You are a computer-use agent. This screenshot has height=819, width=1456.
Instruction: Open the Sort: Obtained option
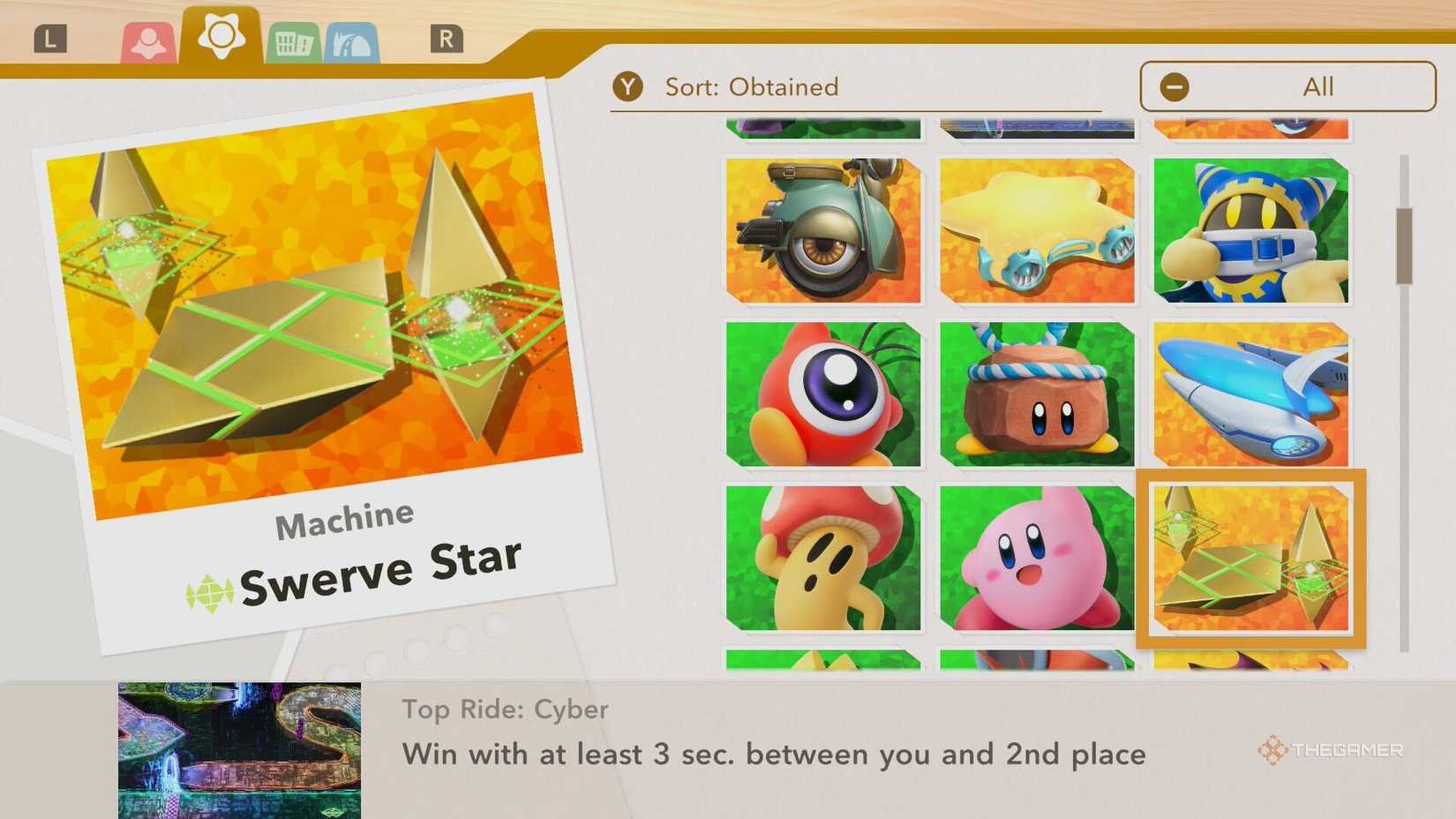[752, 86]
